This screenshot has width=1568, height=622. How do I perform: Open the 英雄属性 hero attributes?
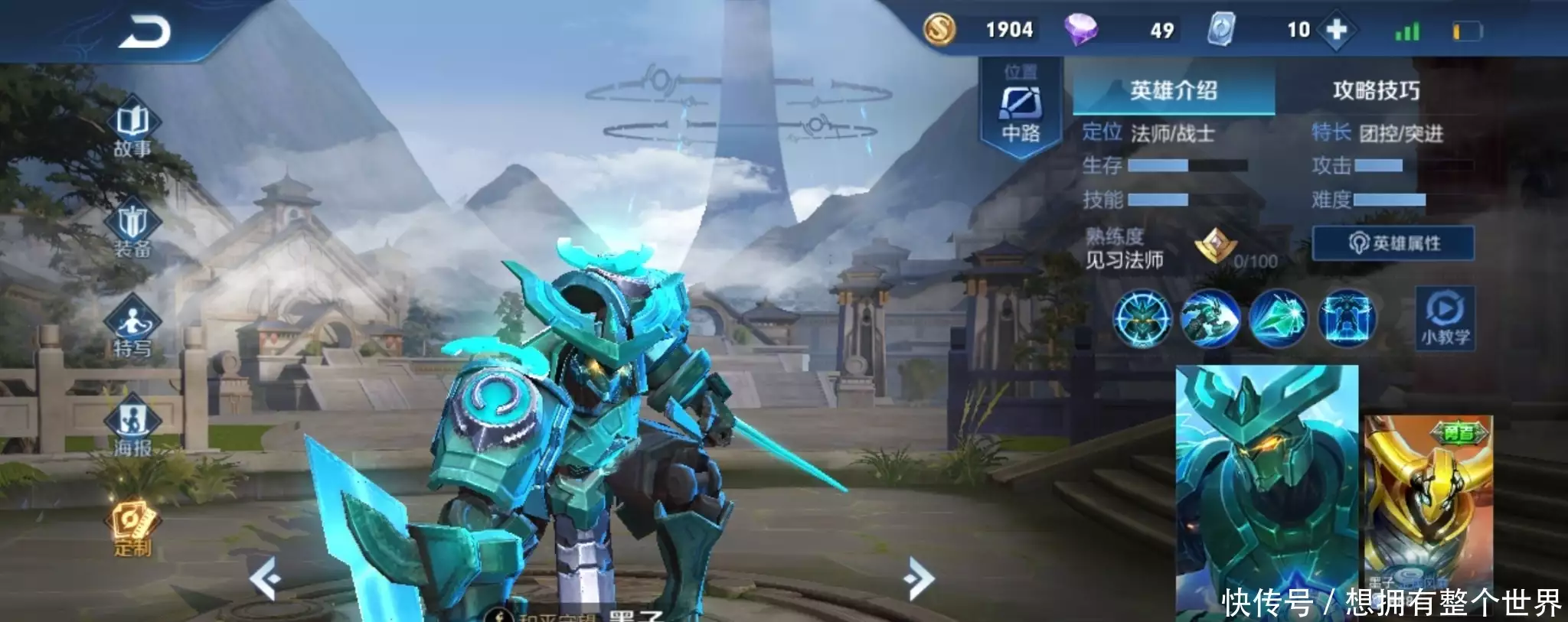tap(1393, 243)
